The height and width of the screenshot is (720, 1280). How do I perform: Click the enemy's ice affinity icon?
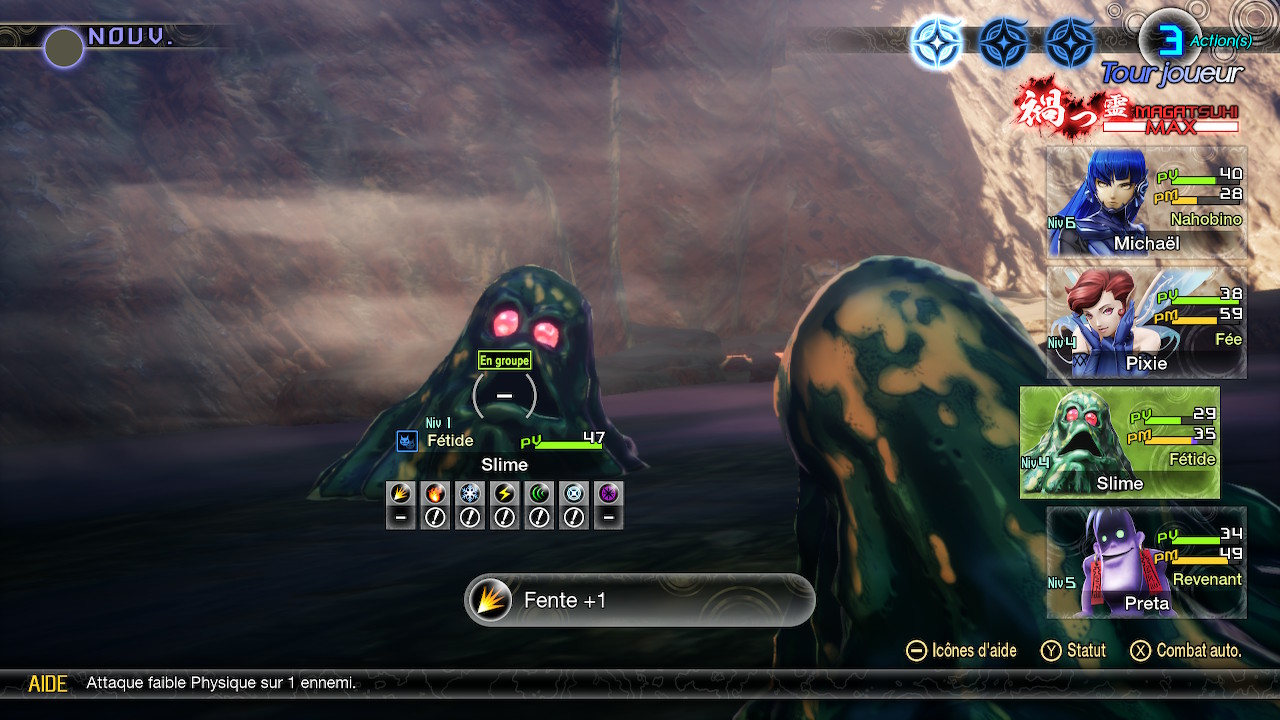coord(470,493)
